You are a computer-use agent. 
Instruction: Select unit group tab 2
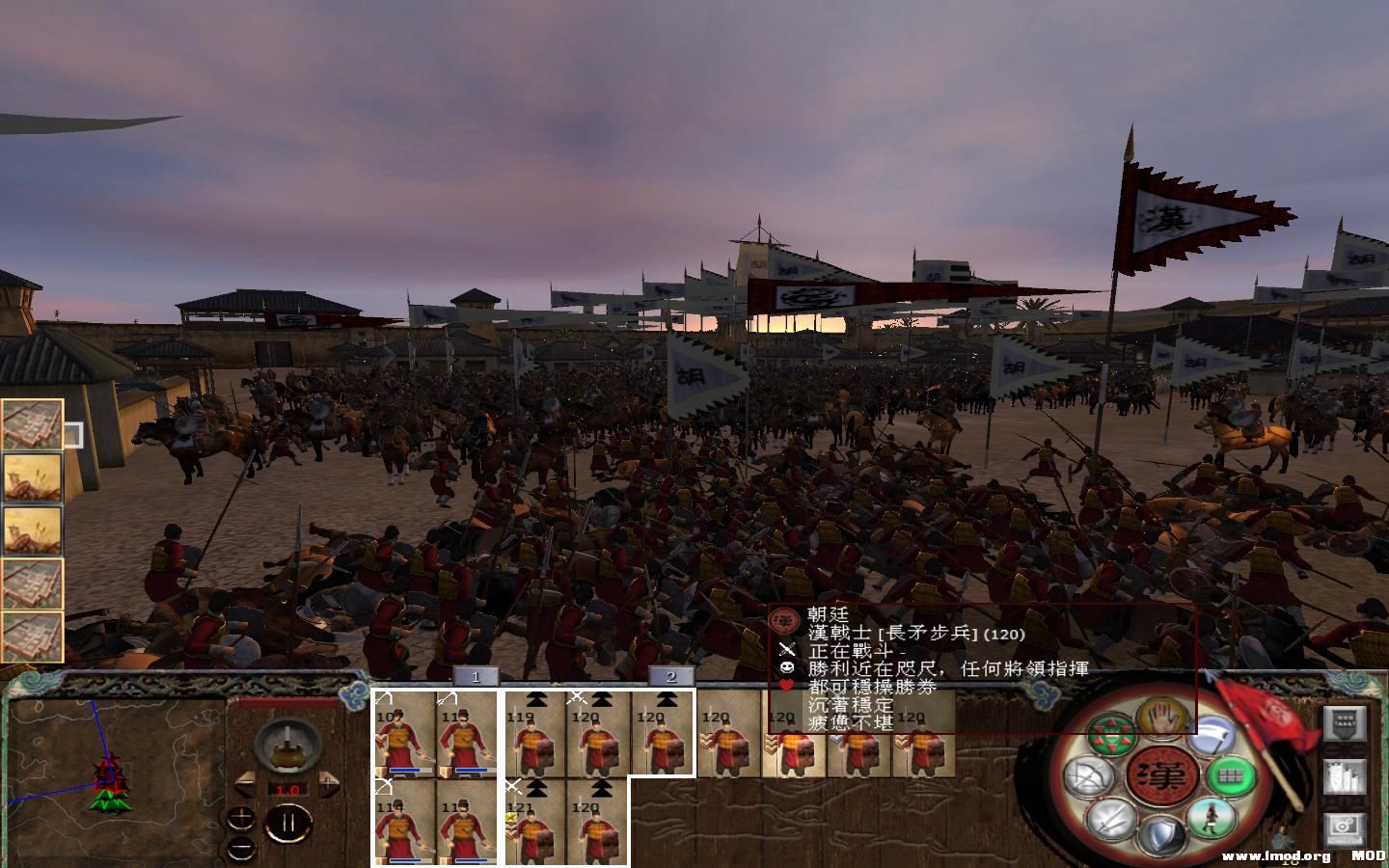coord(671,677)
